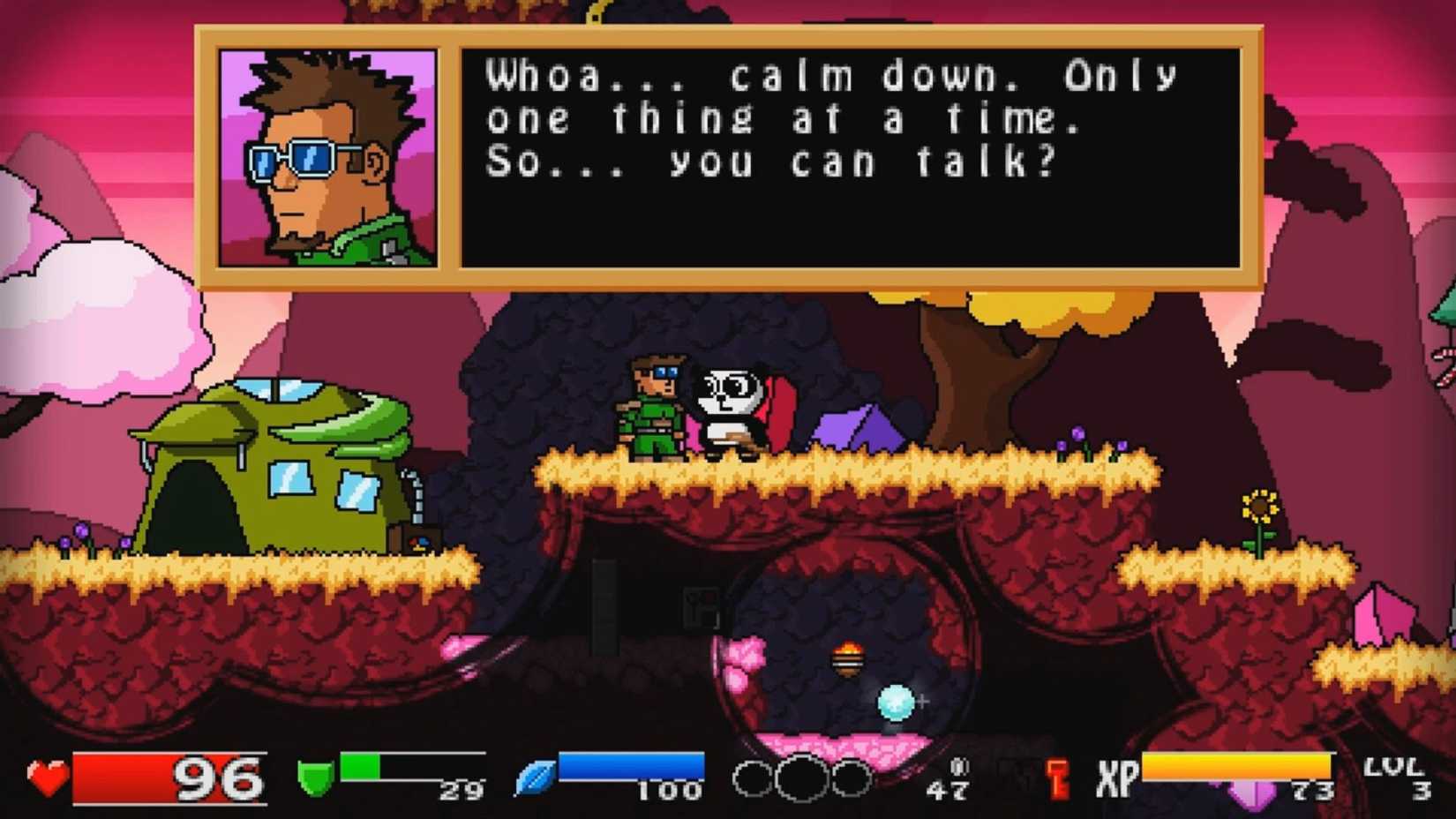Click the yellow XP progress bar
The image size is (1456, 819).
pyautogui.click(x=1235, y=764)
